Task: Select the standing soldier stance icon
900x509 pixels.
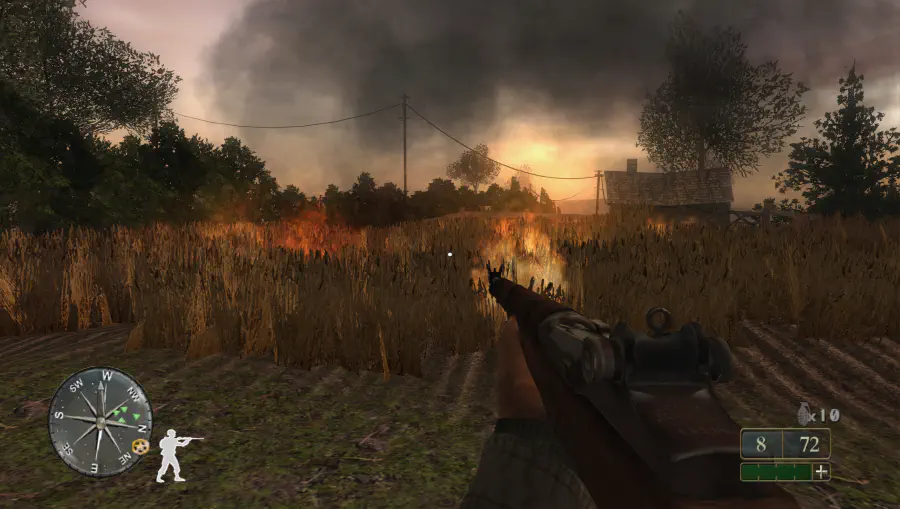Action: [x=173, y=456]
